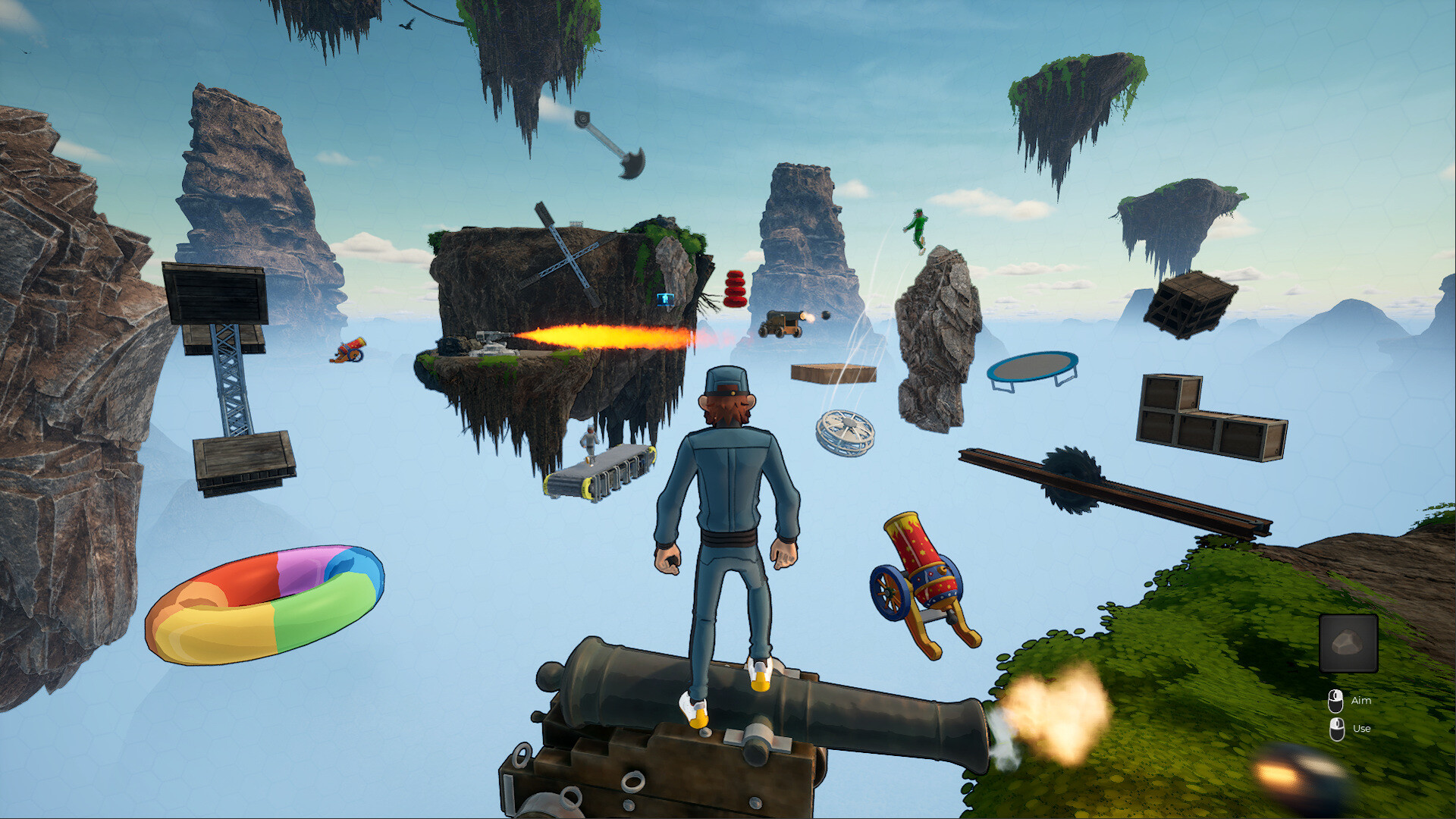Click the stacked wooden crates on the right
Image resolution: width=1456 pixels, height=819 pixels.
coord(1201,413)
